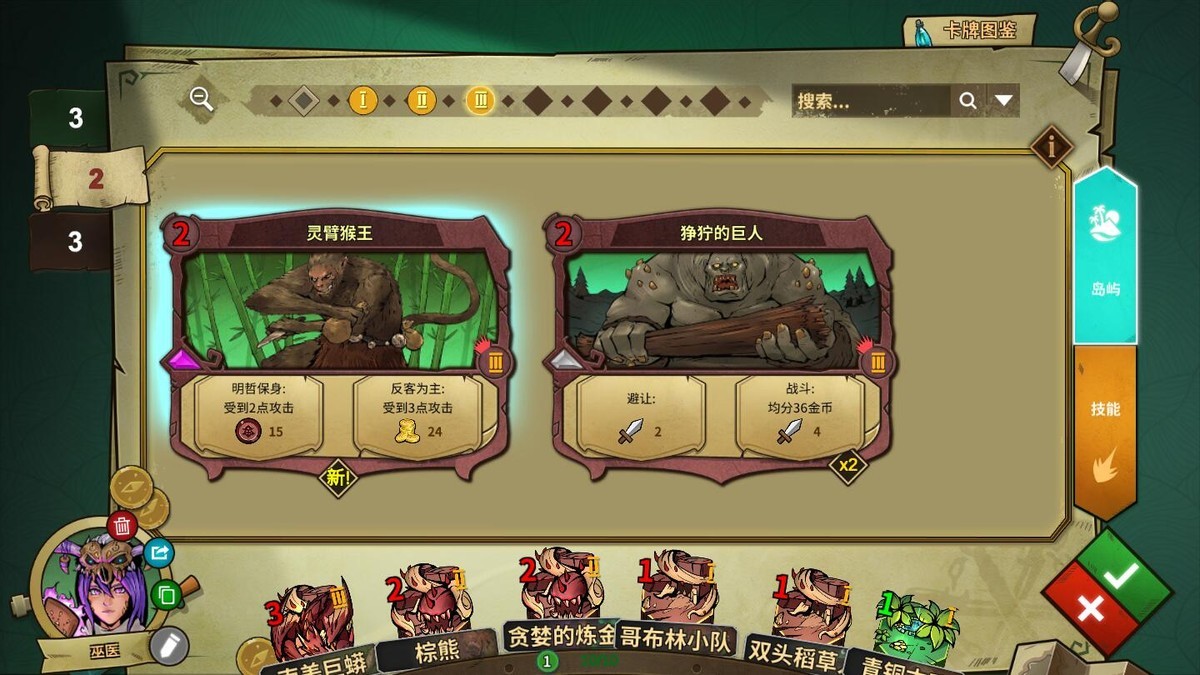Open the search filter dropdown arrow

point(1004,100)
